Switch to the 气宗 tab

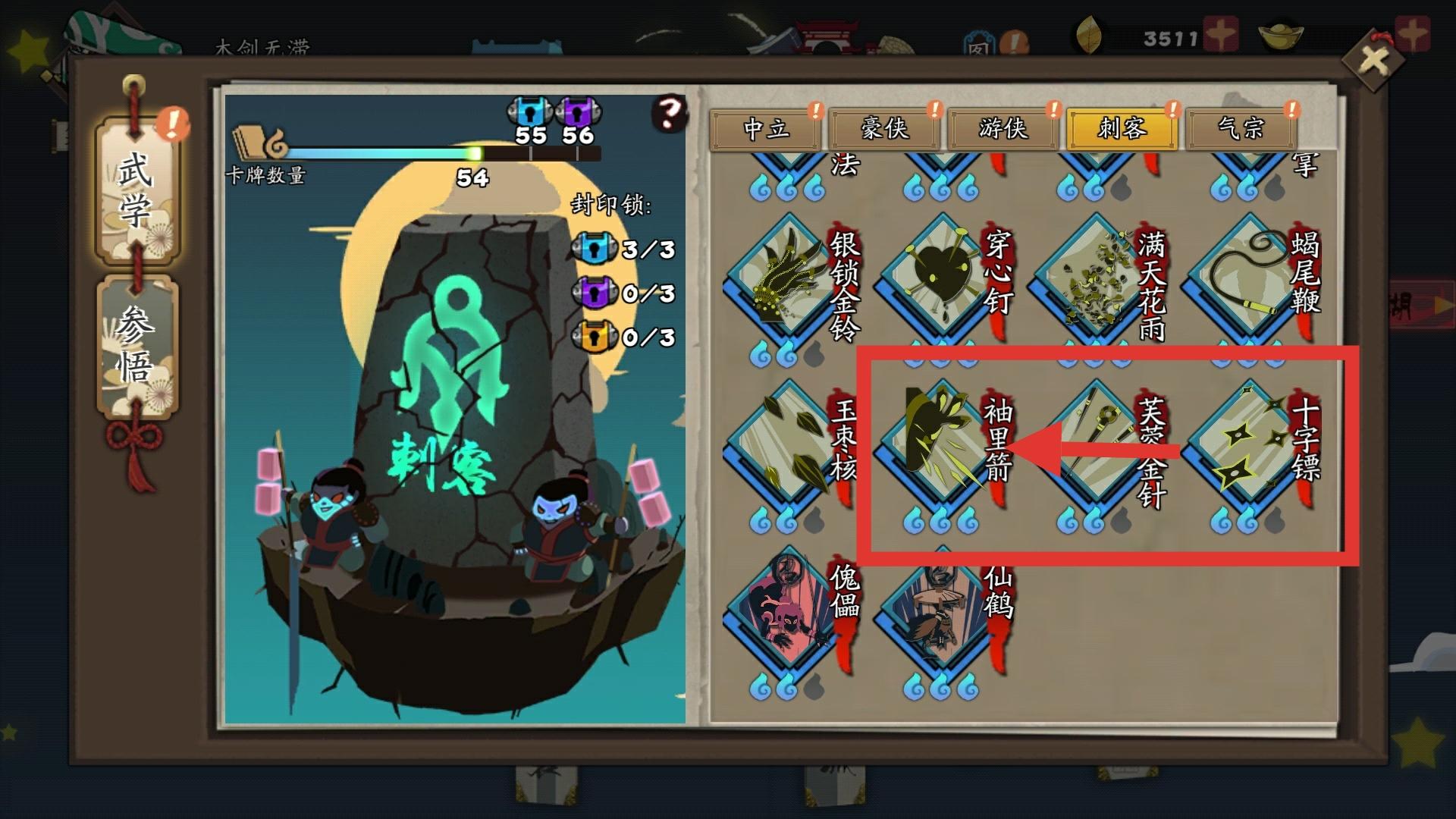pos(1242,129)
